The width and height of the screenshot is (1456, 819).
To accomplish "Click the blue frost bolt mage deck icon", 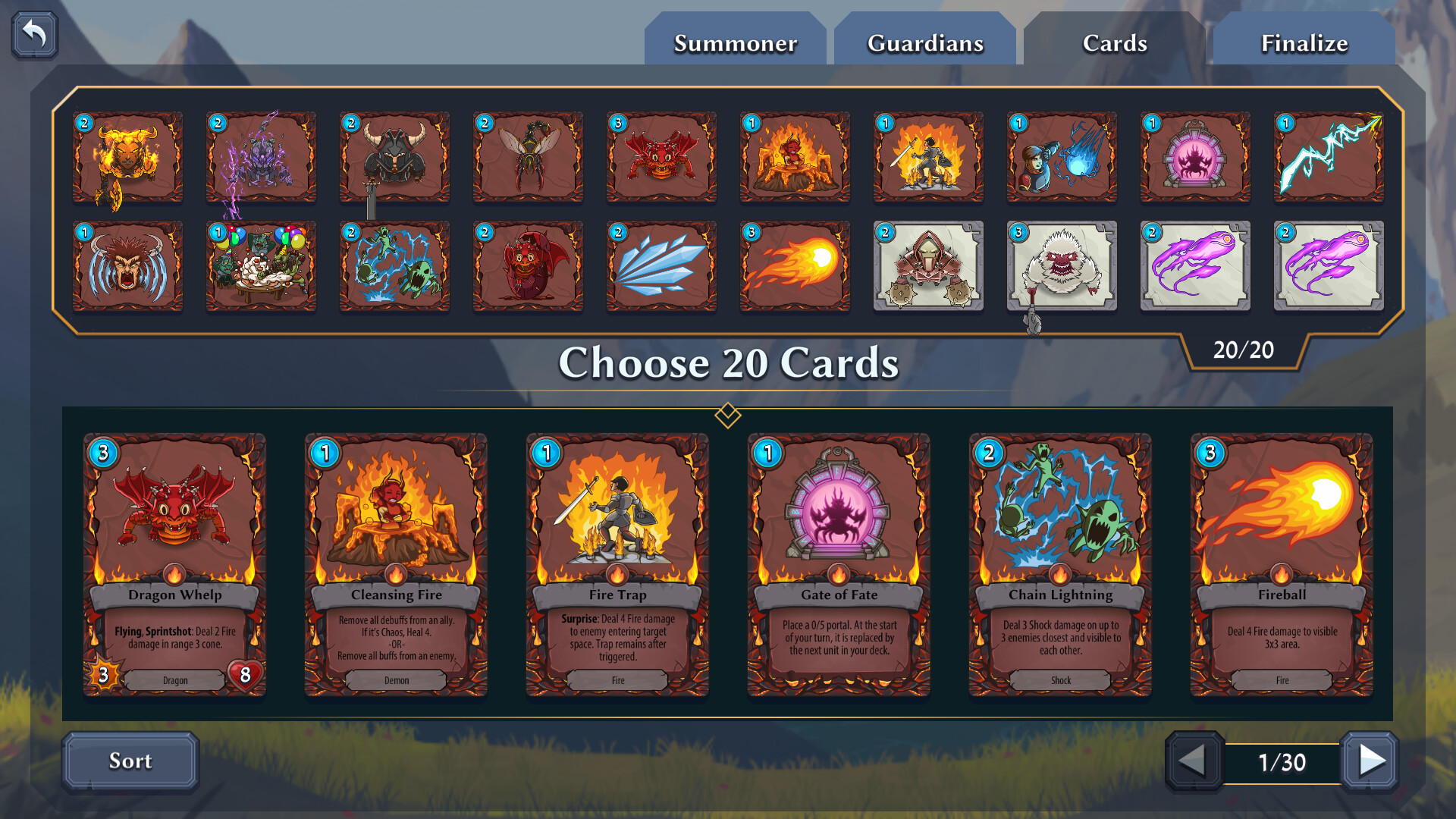I will (1062, 157).
